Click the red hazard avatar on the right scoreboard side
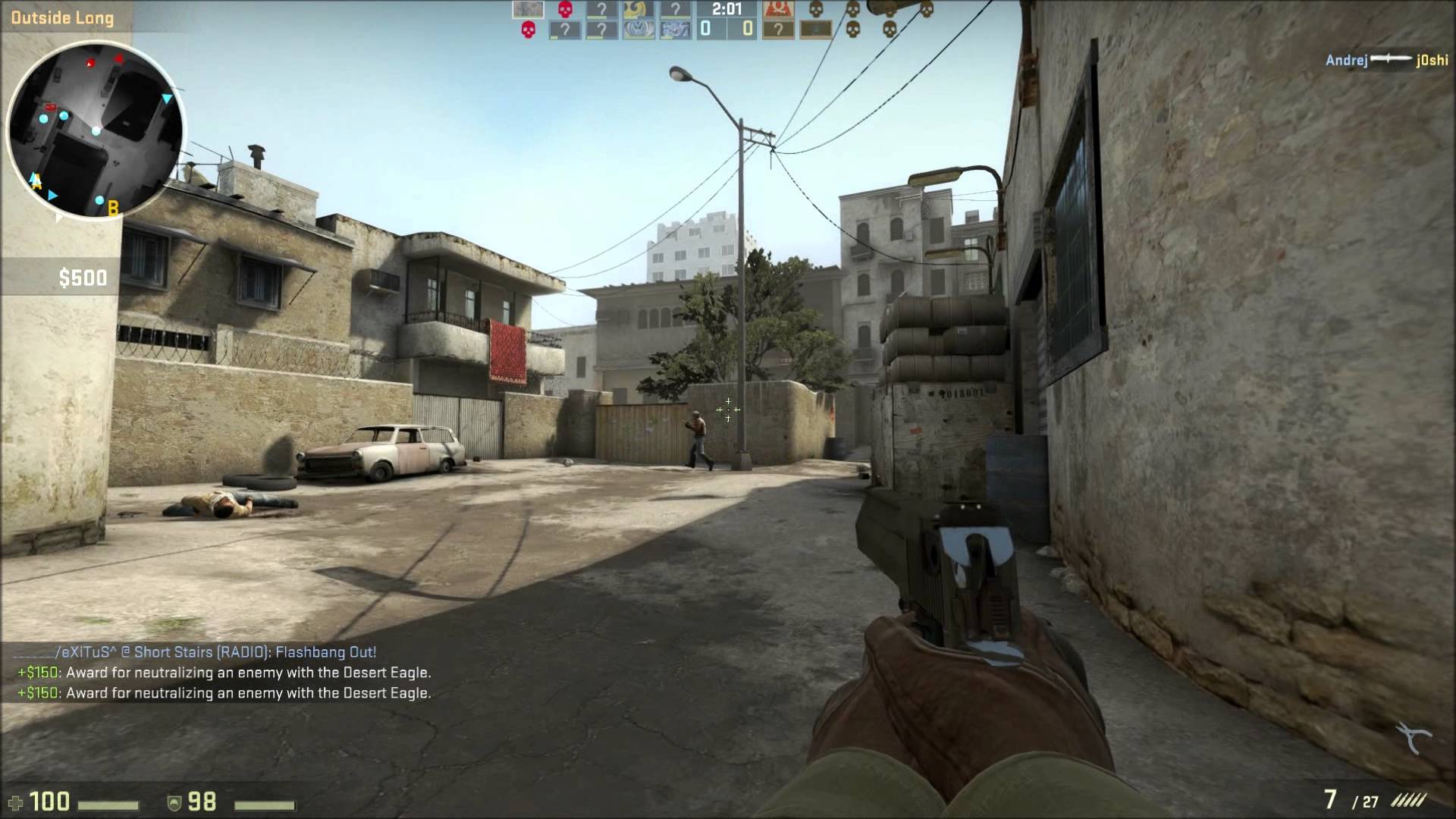1456x819 pixels. click(x=778, y=11)
